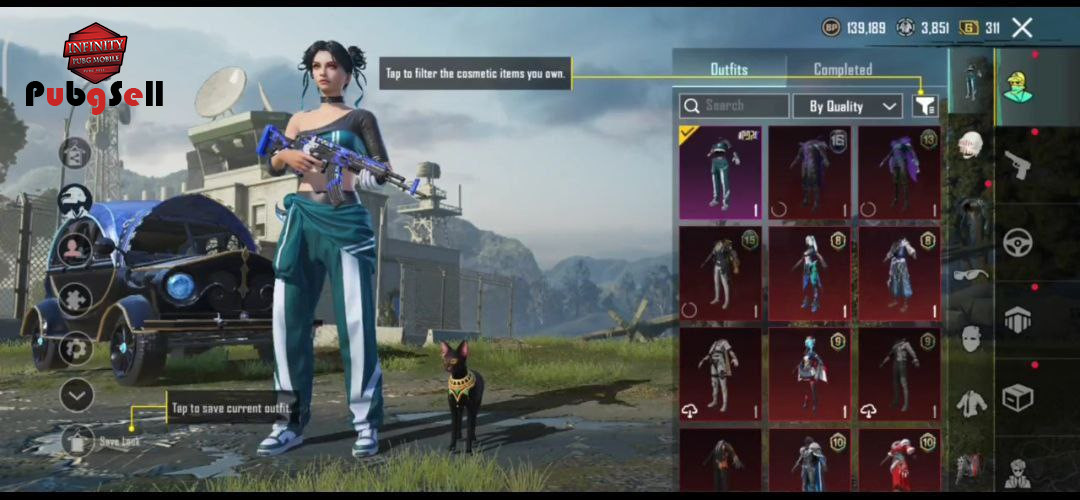Select the crate box category
This screenshot has width=1080, height=500.
1018,398
